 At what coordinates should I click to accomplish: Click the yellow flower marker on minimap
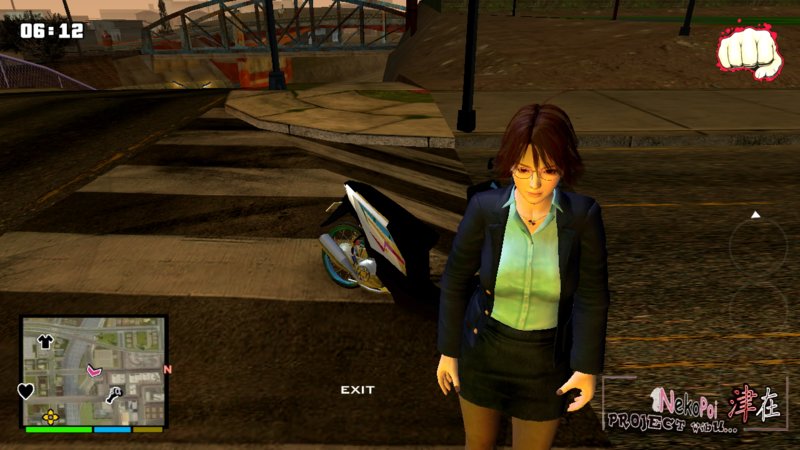(x=50, y=416)
